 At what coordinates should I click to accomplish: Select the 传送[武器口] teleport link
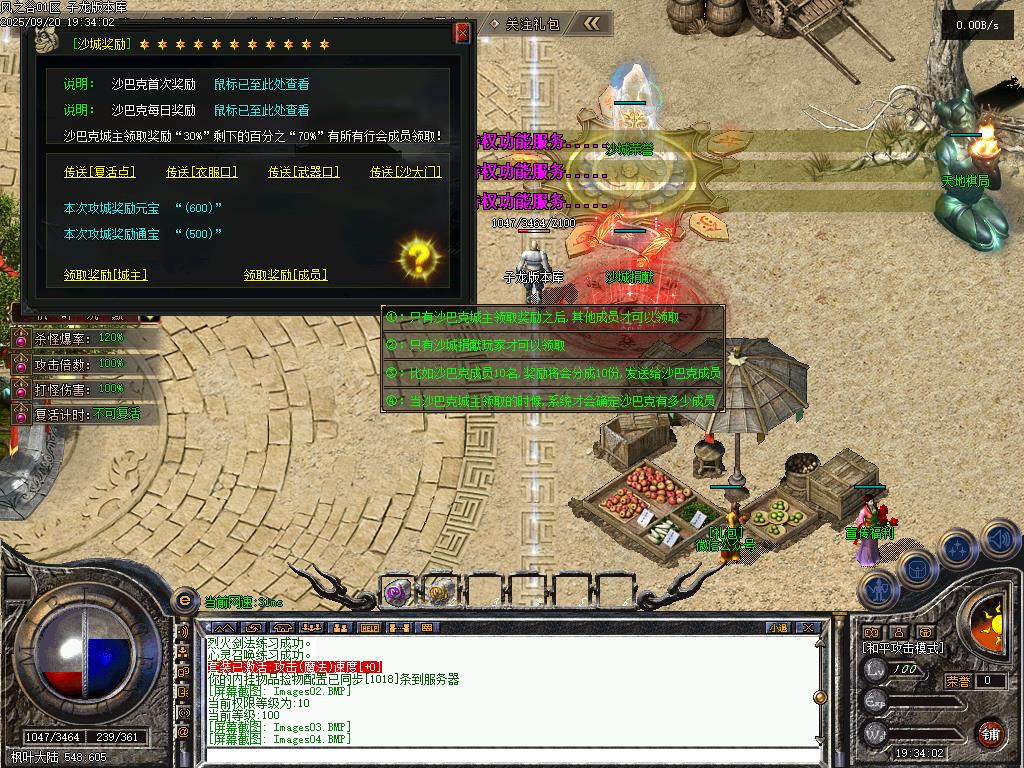click(x=304, y=172)
